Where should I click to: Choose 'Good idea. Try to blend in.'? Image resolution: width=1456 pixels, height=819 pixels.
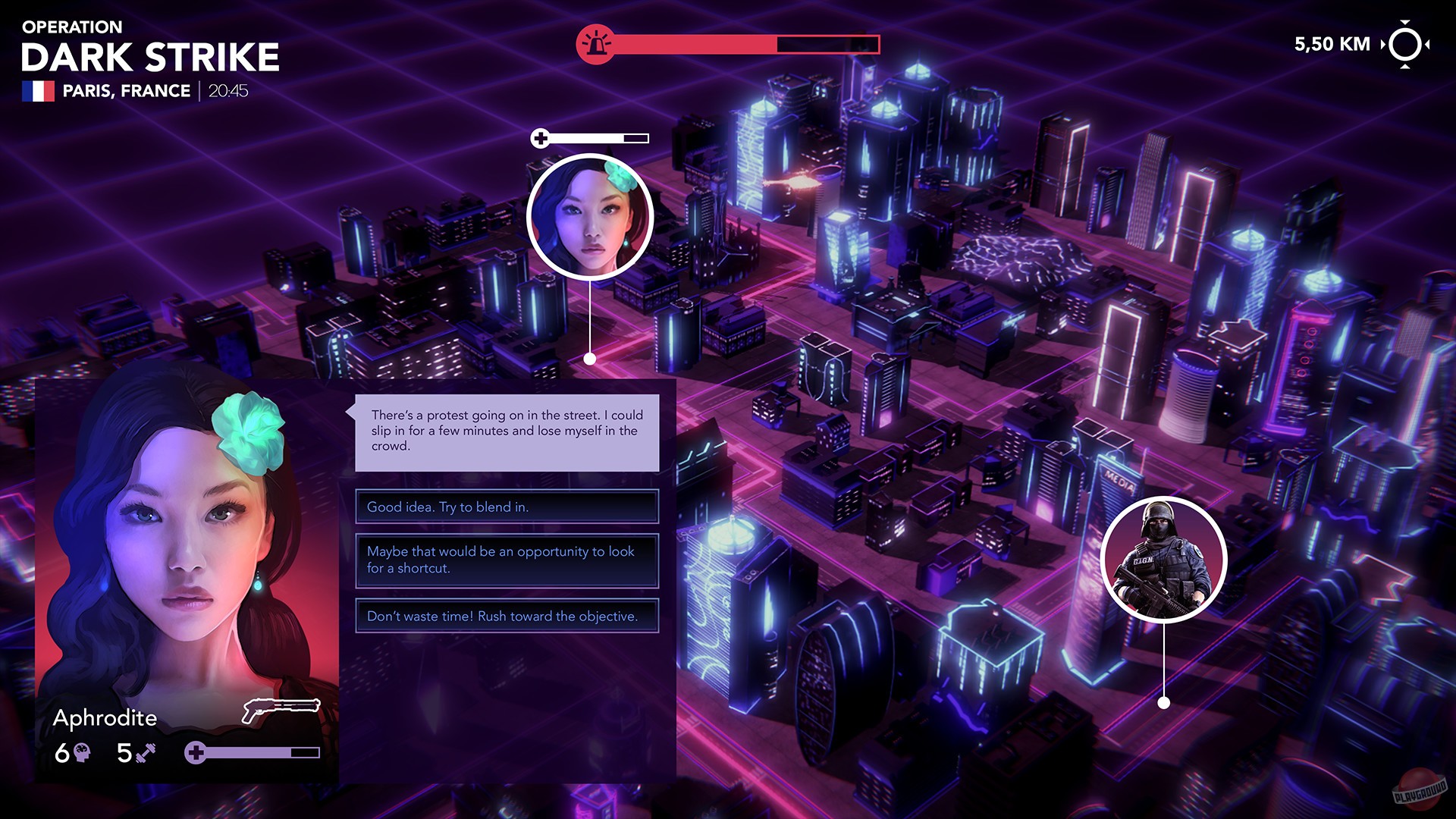tap(506, 507)
